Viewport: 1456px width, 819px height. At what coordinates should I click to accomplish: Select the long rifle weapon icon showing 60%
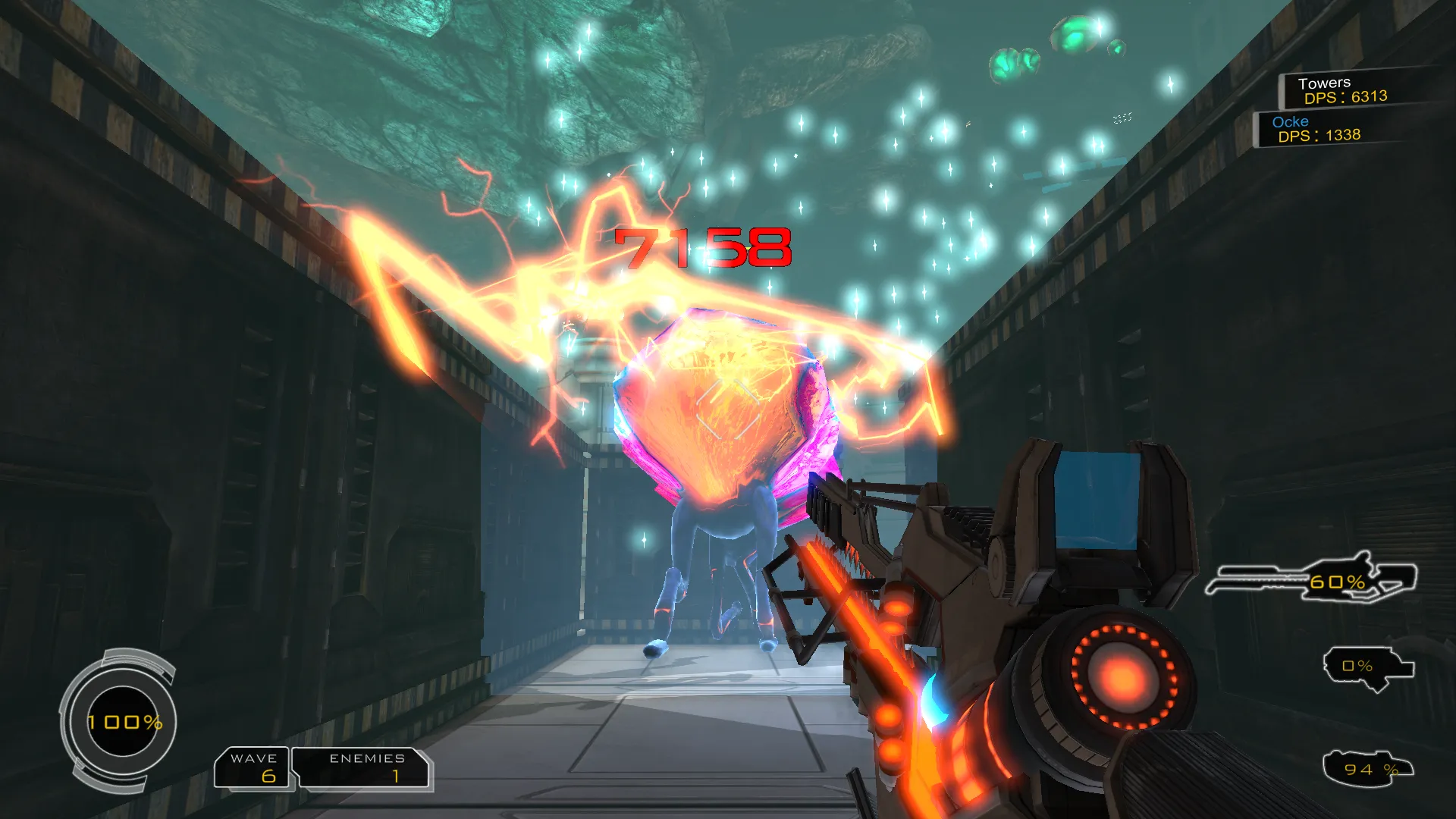[1312, 580]
